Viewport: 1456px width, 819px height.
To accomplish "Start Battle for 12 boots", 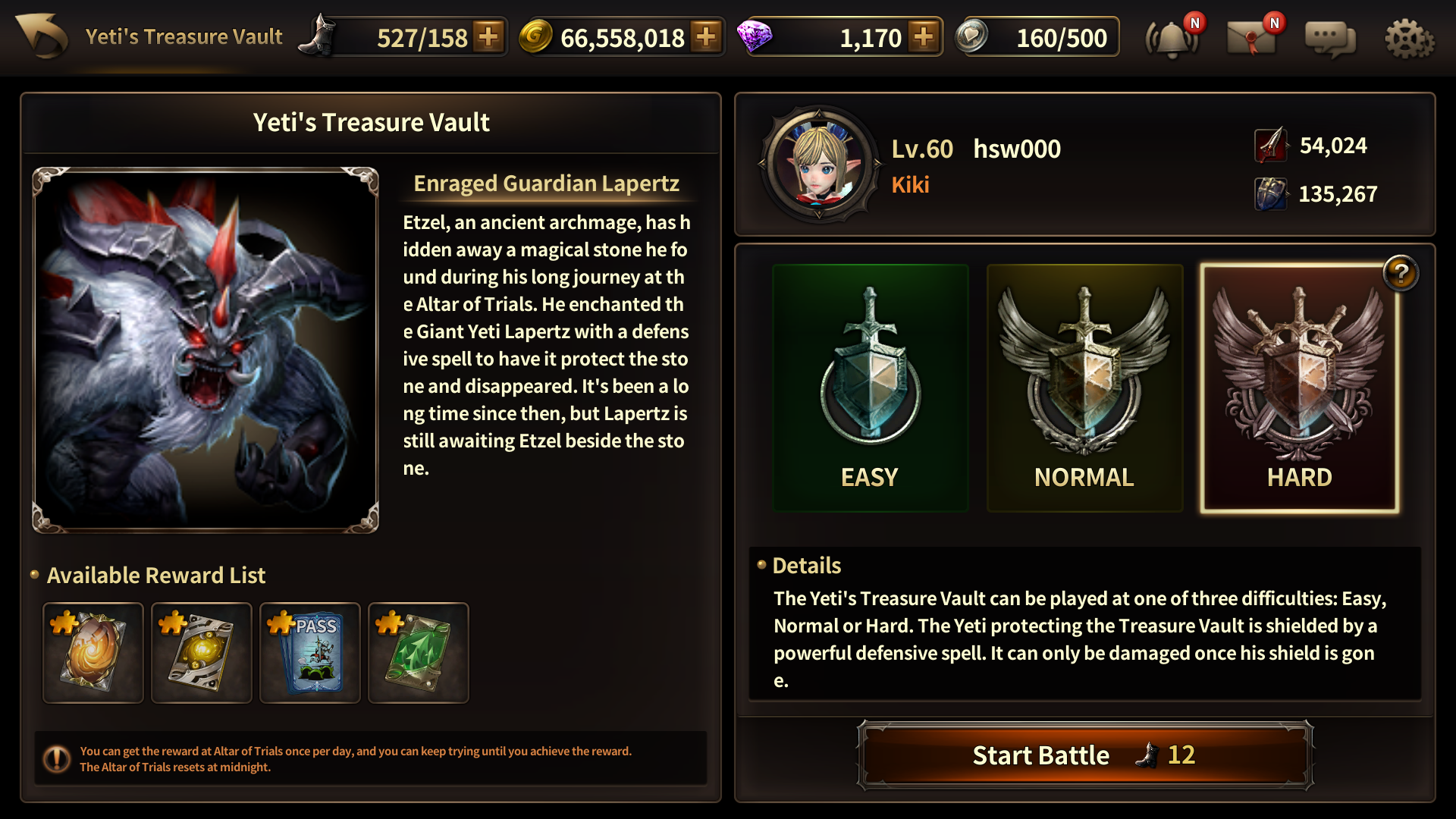I will pyautogui.click(x=1084, y=755).
